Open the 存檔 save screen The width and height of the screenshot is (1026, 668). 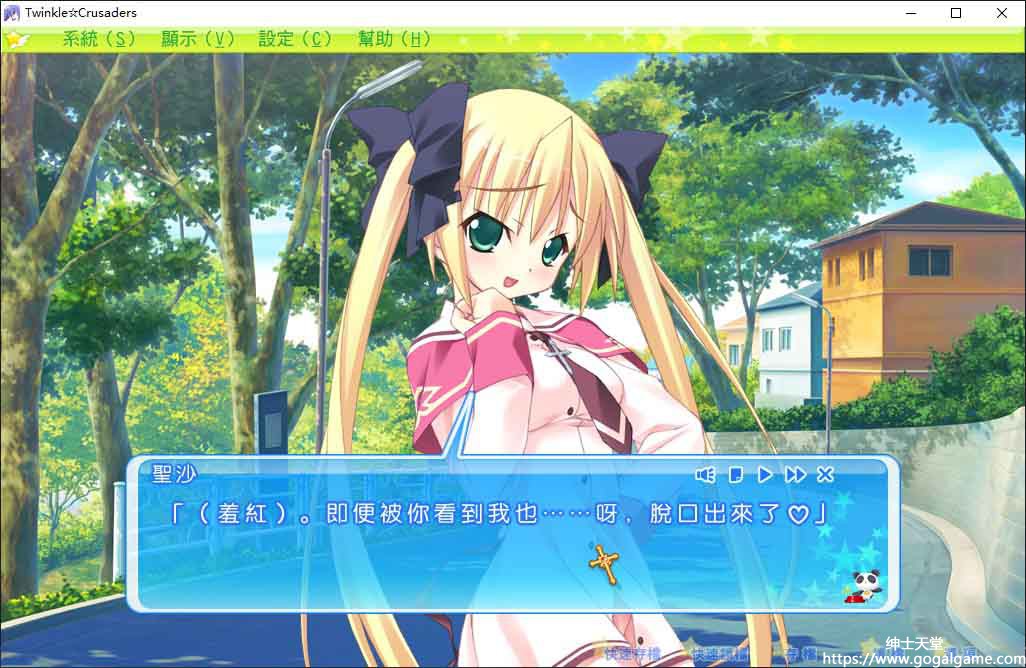(800, 655)
